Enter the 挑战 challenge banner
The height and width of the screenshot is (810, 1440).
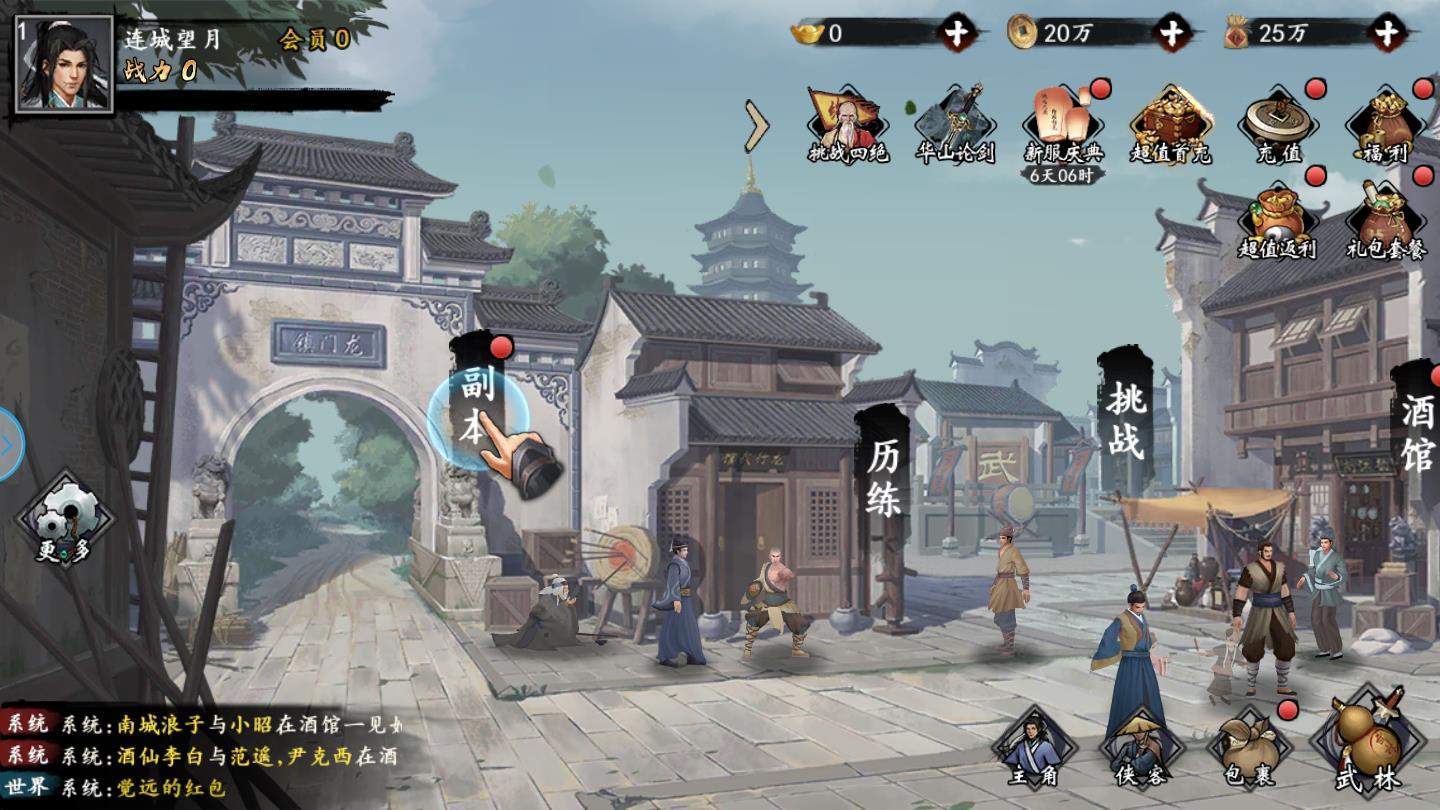click(x=1124, y=420)
